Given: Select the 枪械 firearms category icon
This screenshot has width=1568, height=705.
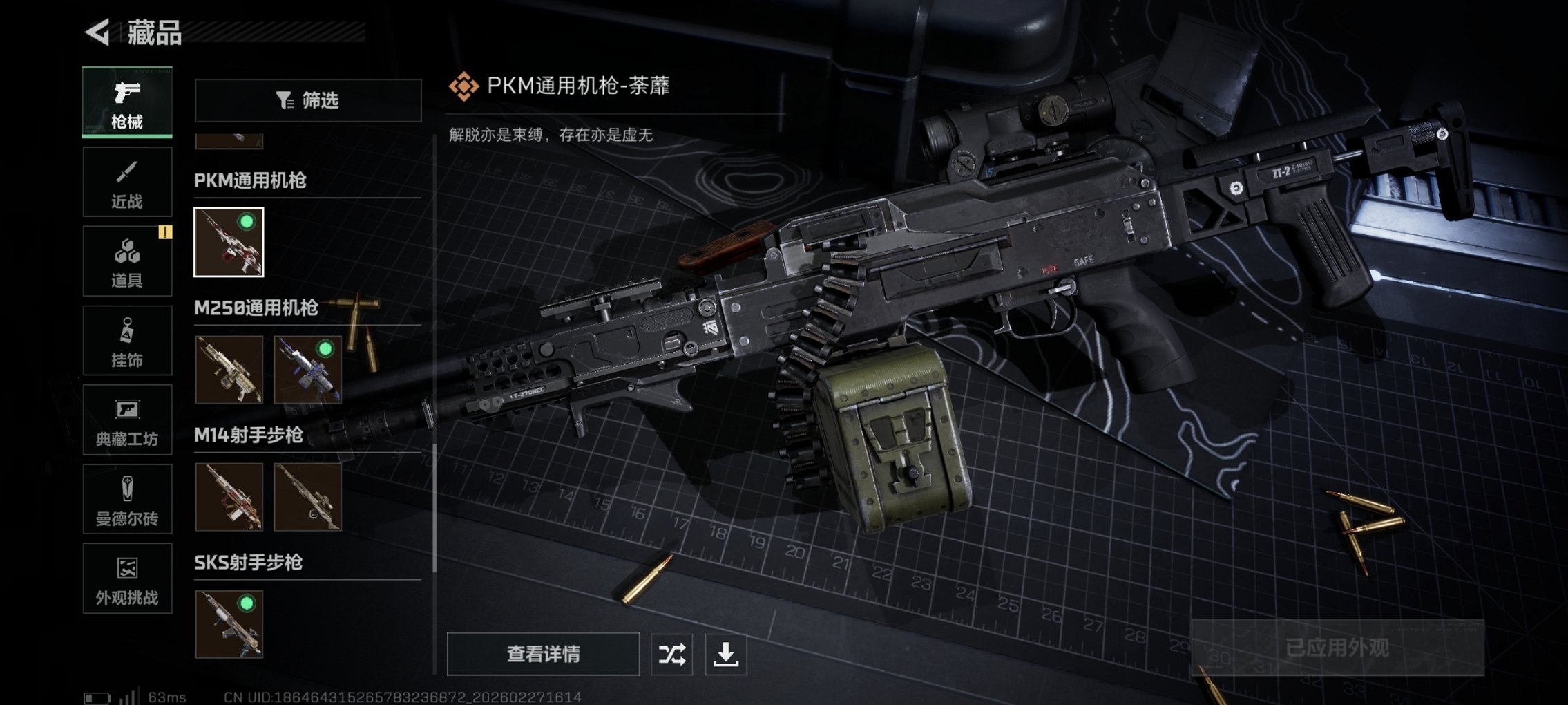Looking at the screenshot, I should (126, 102).
